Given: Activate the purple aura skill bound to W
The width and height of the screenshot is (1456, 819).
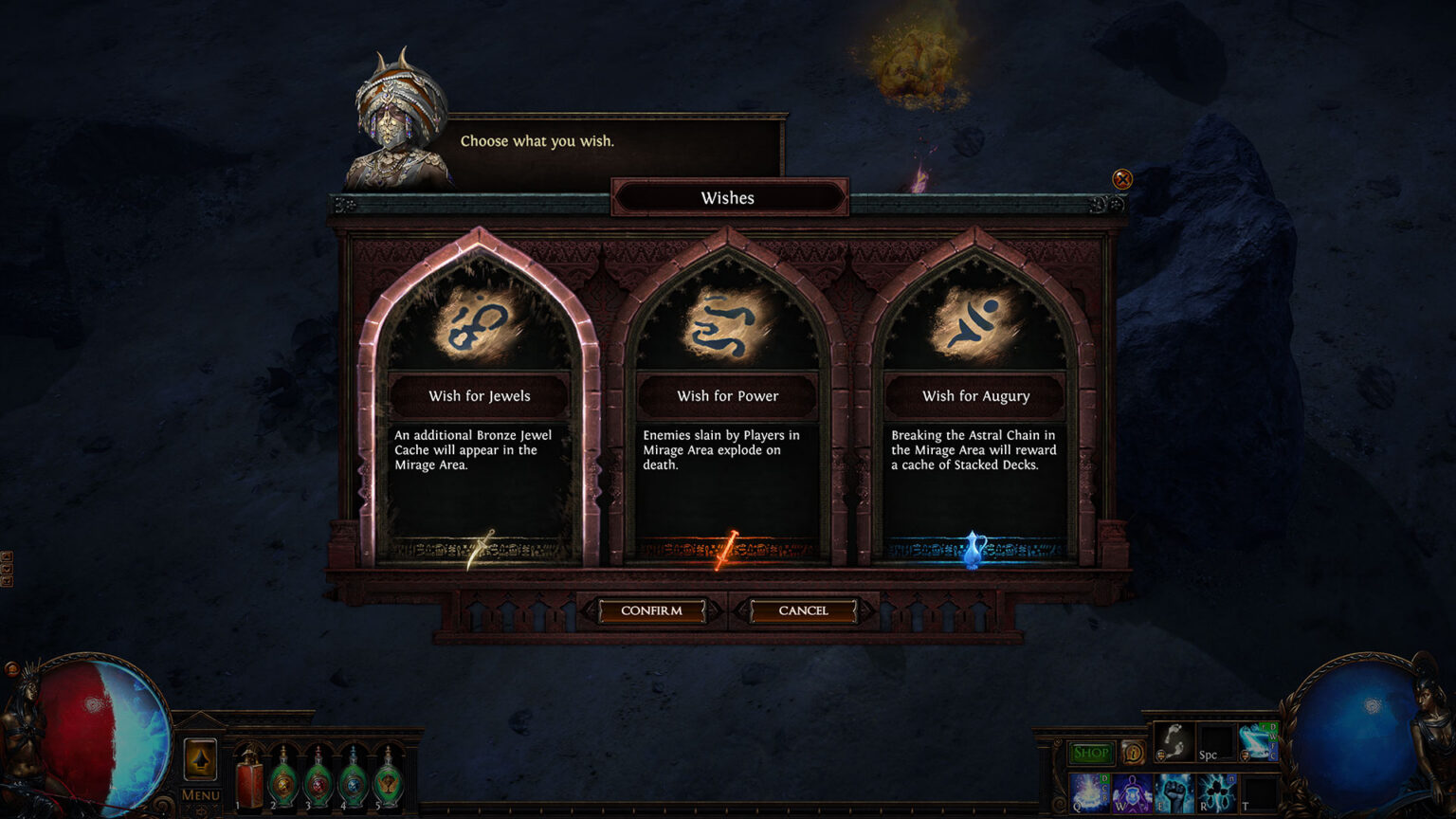Looking at the screenshot, I should pyautogui.click(x=1131, y=794).
